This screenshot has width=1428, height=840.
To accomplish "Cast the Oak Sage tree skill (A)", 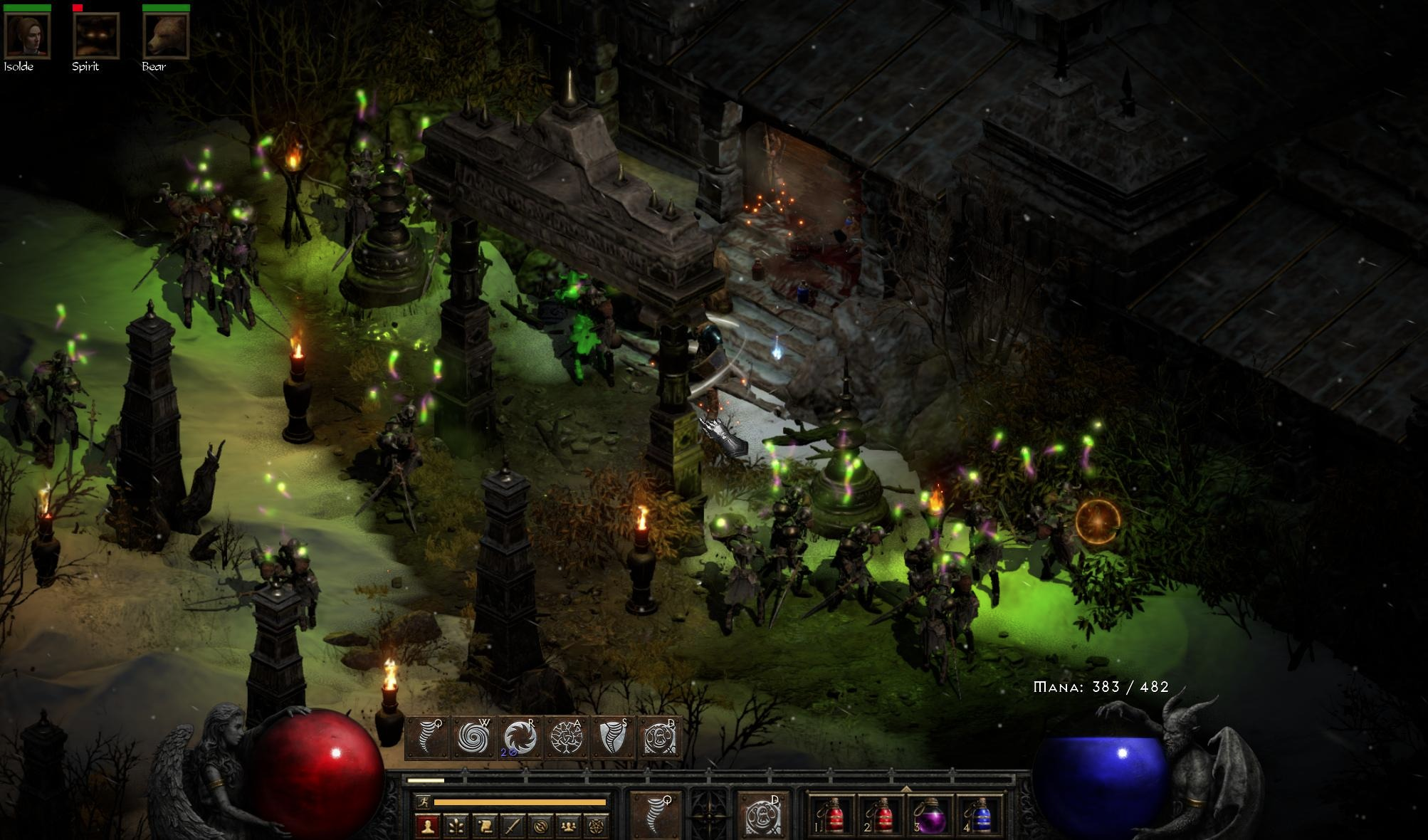I will click(x=567, y=737).
